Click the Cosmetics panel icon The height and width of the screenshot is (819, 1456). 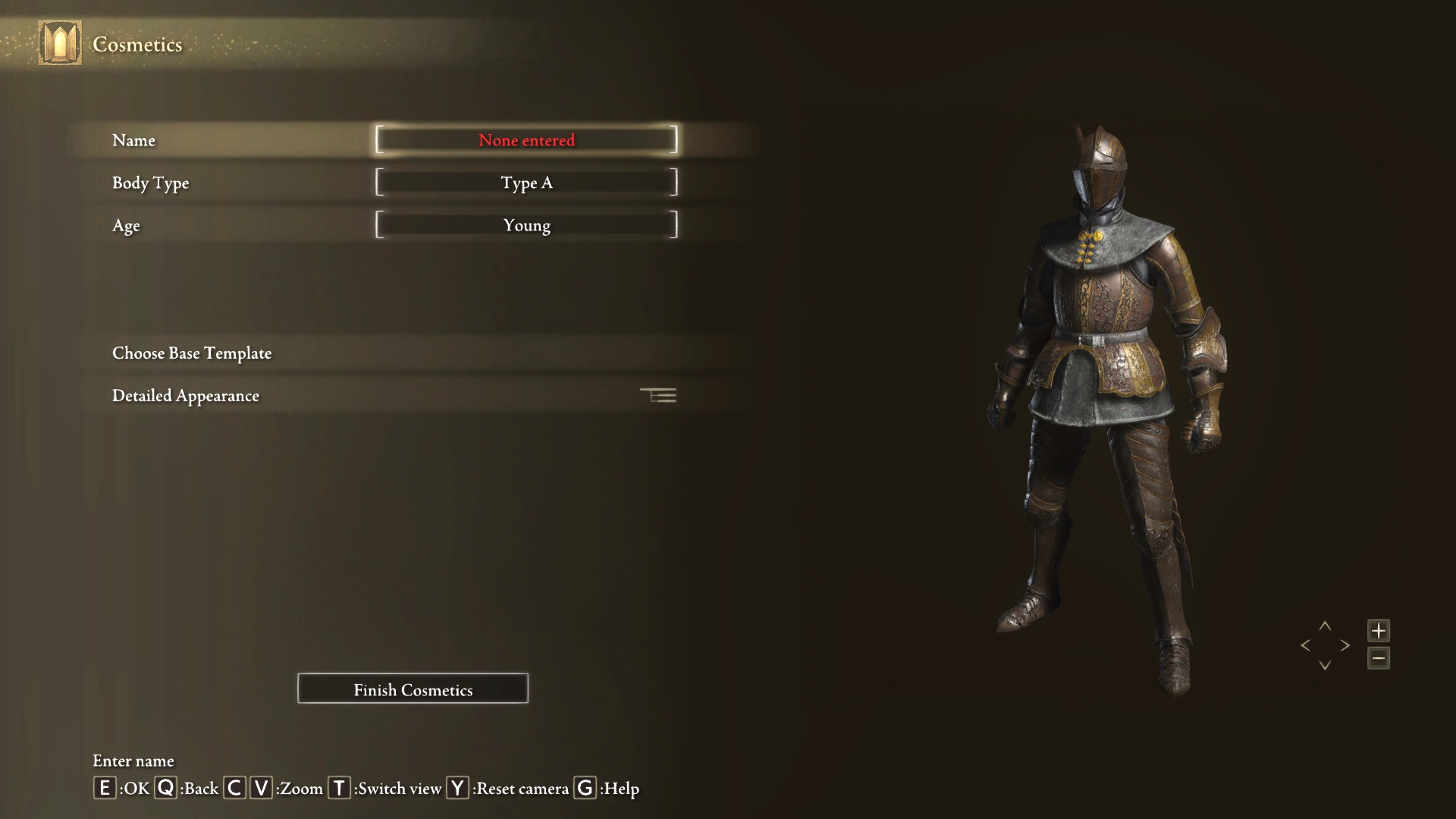coord(59,42)
